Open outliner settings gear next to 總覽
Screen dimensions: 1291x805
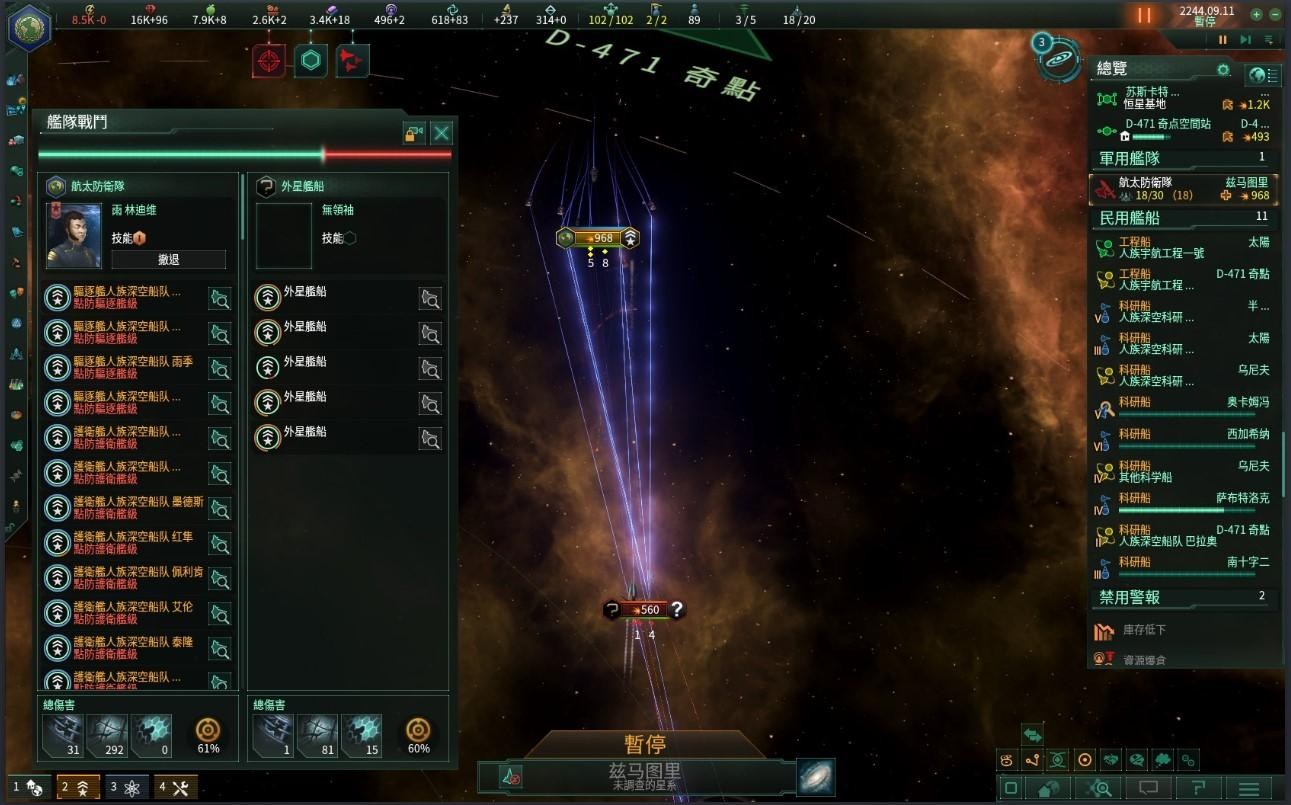(x=1222, y=70)
